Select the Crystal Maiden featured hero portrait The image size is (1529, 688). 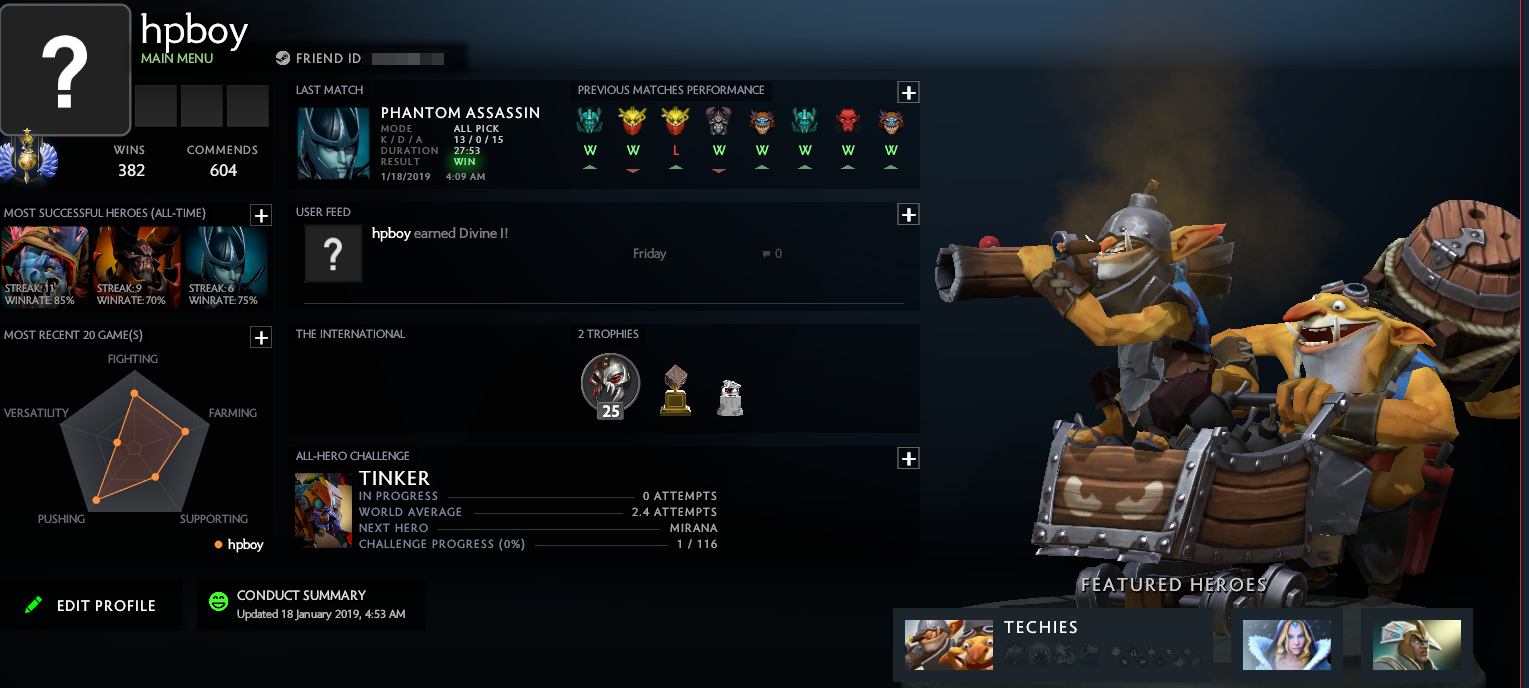pos(1286,644)
